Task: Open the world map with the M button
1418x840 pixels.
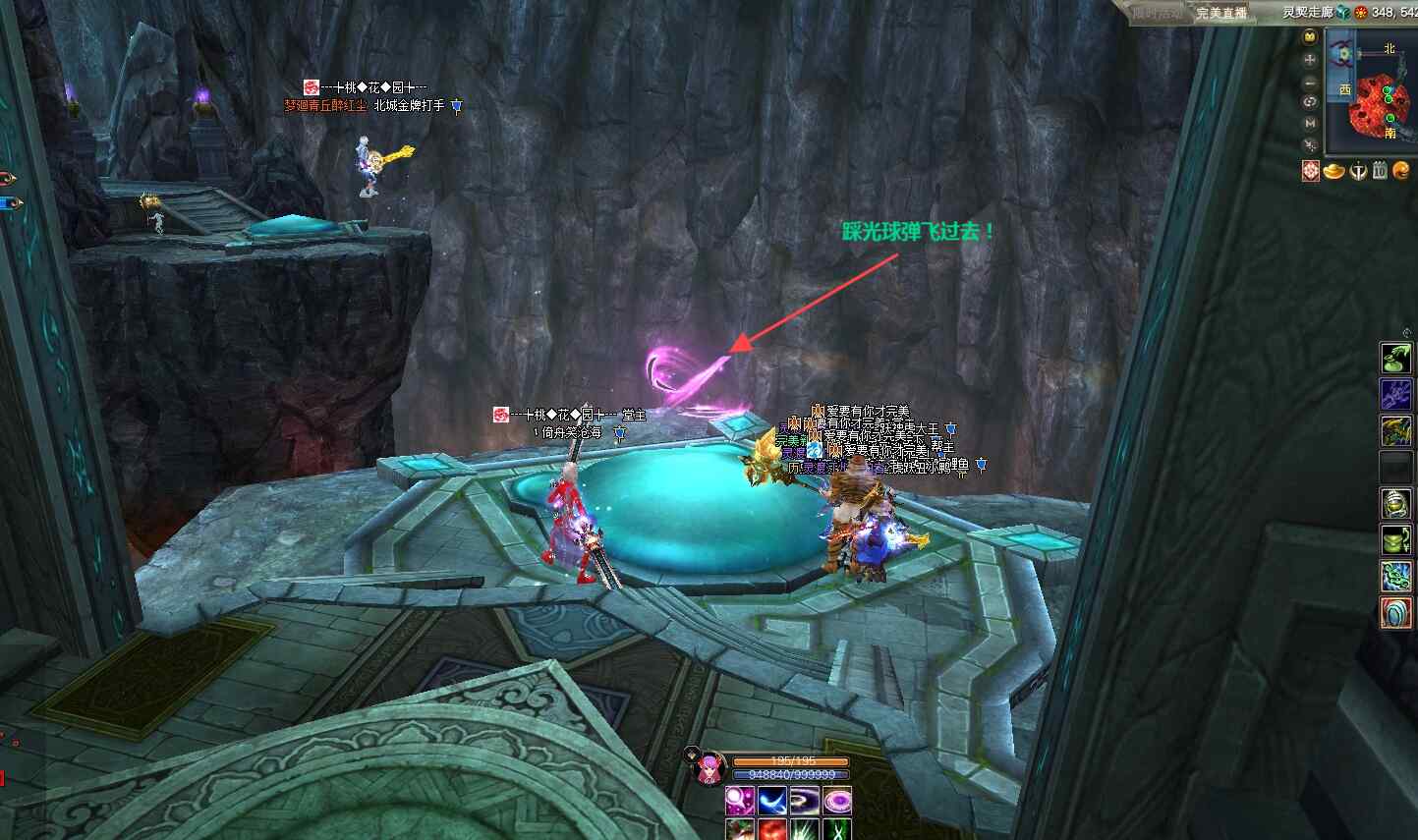Action: tap(1310, 123)
